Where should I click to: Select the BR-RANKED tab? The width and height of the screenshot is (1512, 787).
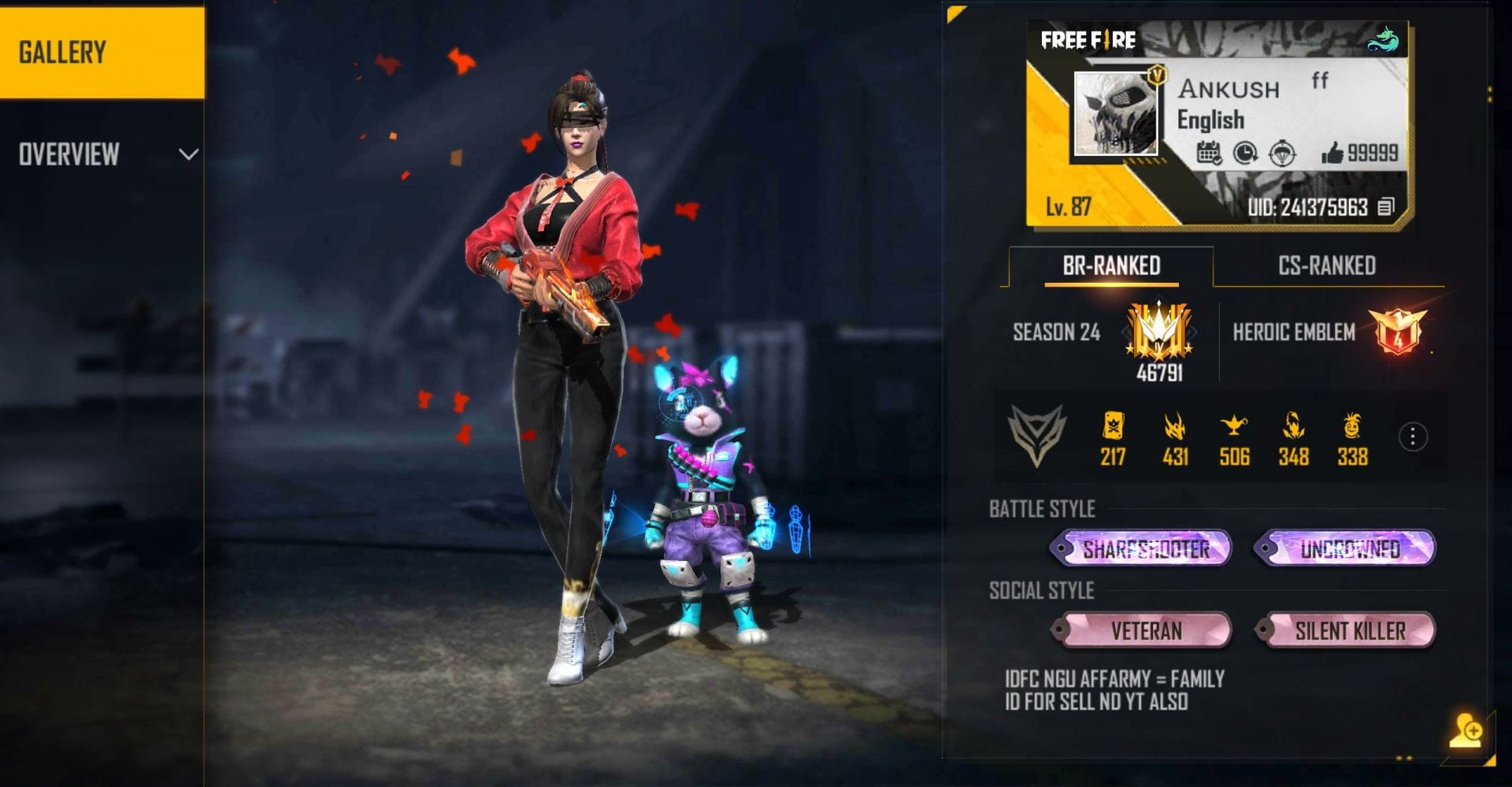click(1110, 266)
